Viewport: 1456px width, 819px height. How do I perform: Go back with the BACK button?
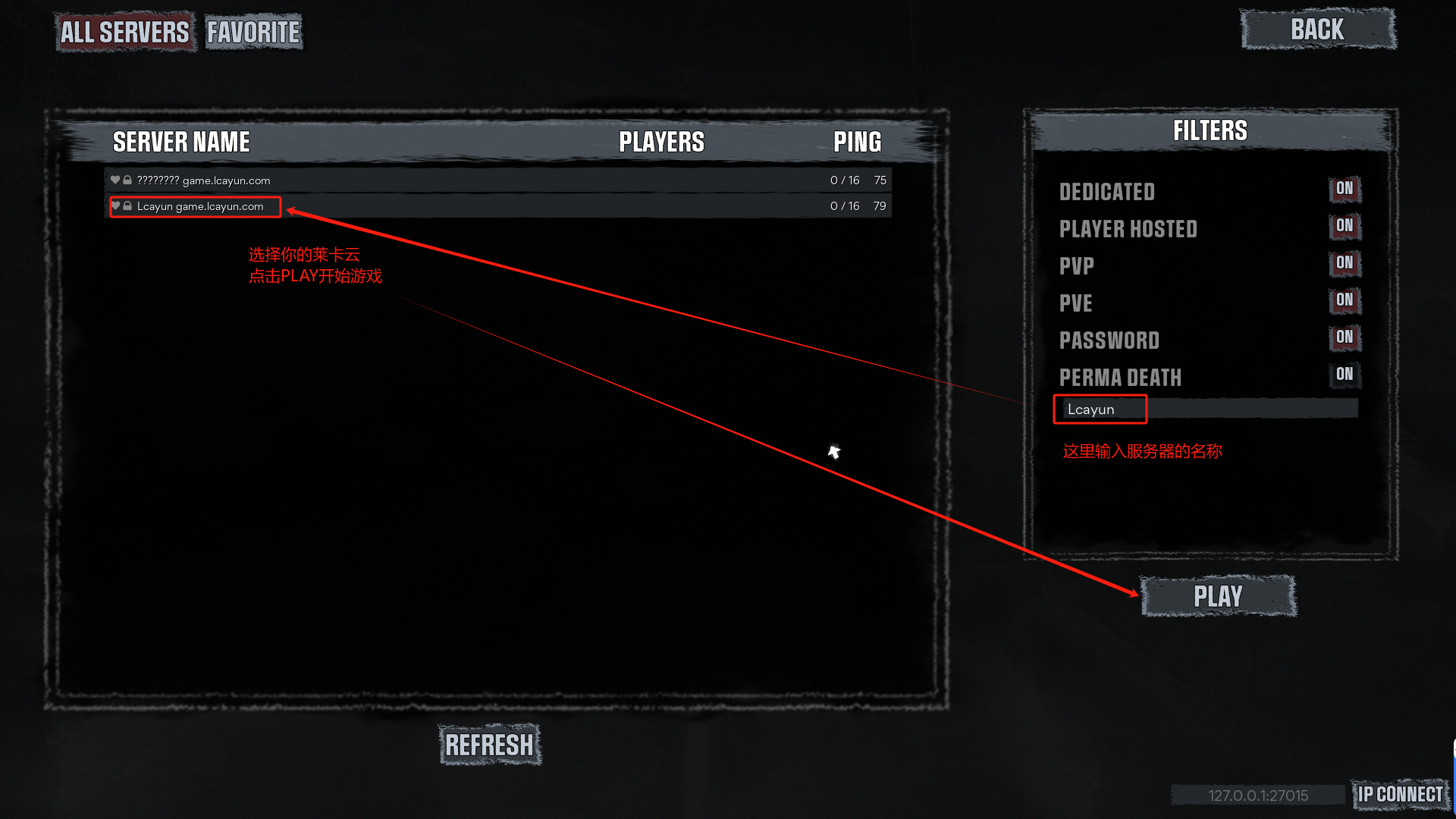coord(1318,30)
